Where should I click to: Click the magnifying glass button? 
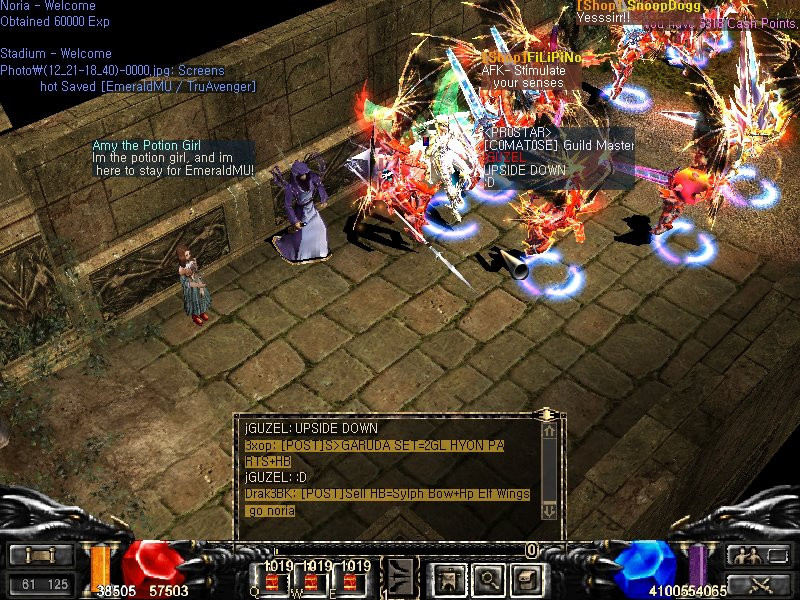coord(488,578)
